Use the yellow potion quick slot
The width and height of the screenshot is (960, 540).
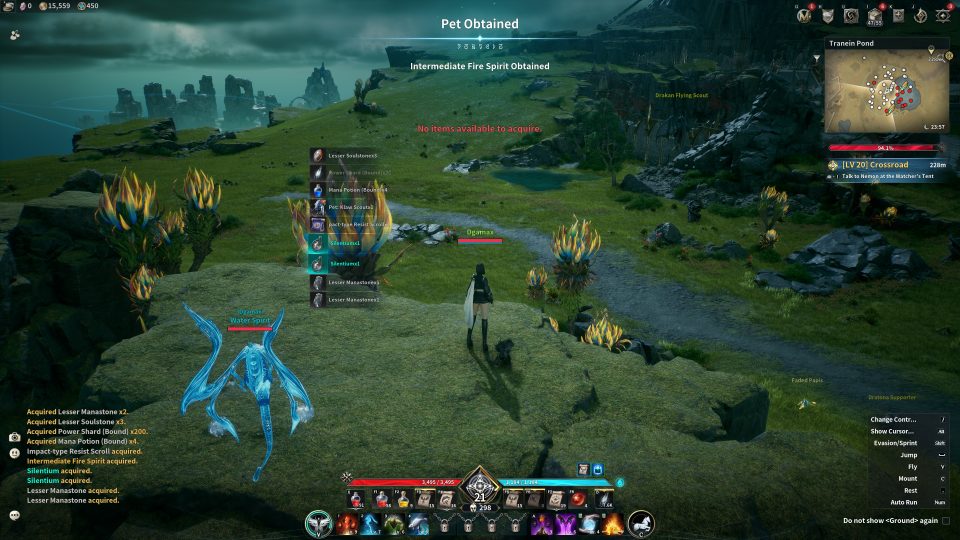point(403,498)
